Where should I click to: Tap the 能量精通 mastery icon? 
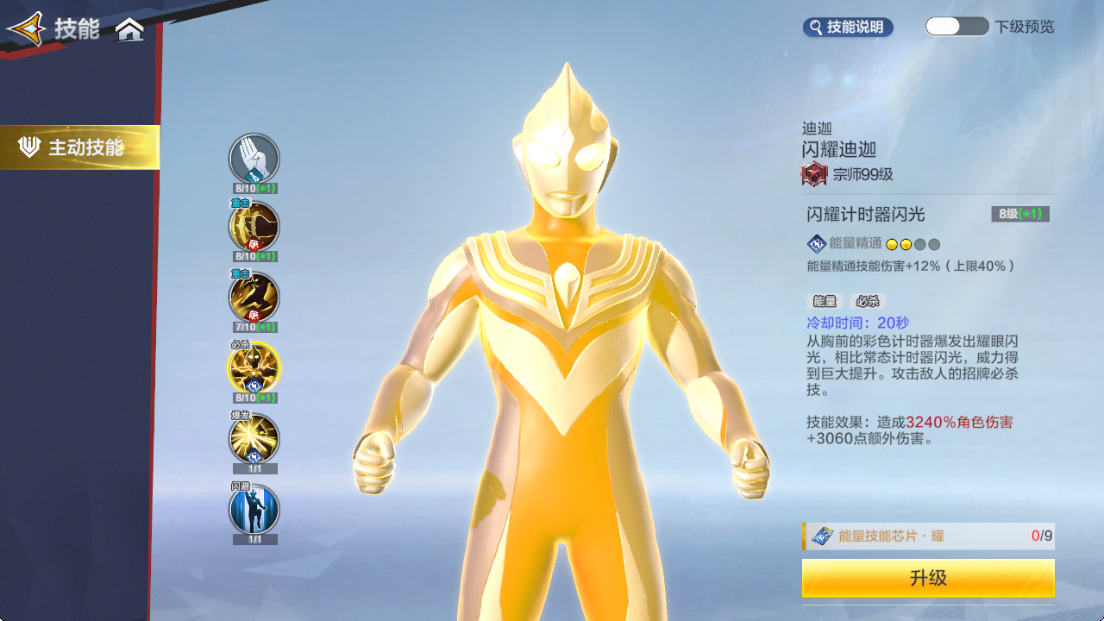(816, 243)
